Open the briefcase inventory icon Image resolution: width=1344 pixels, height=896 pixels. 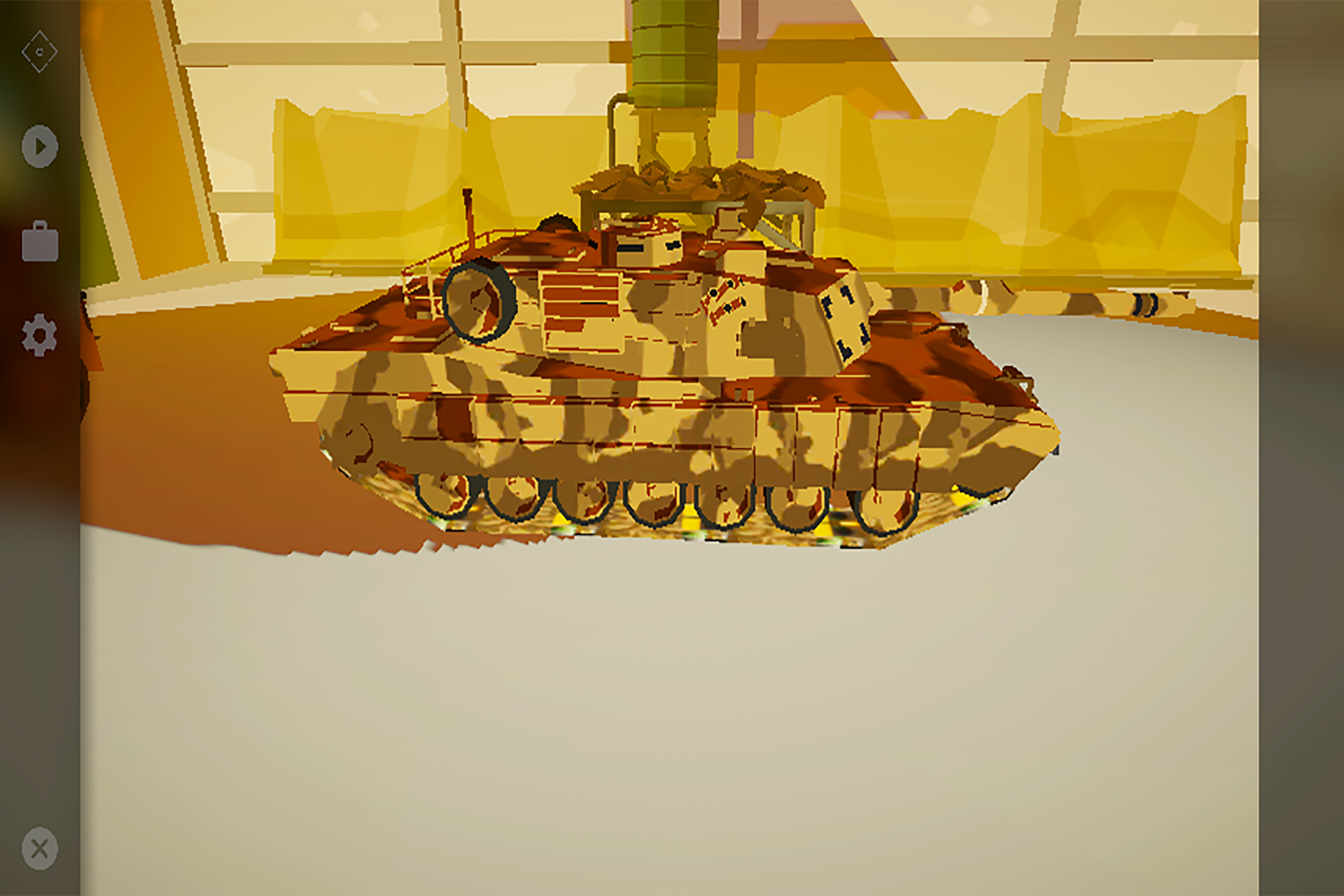tap(38, 241)
